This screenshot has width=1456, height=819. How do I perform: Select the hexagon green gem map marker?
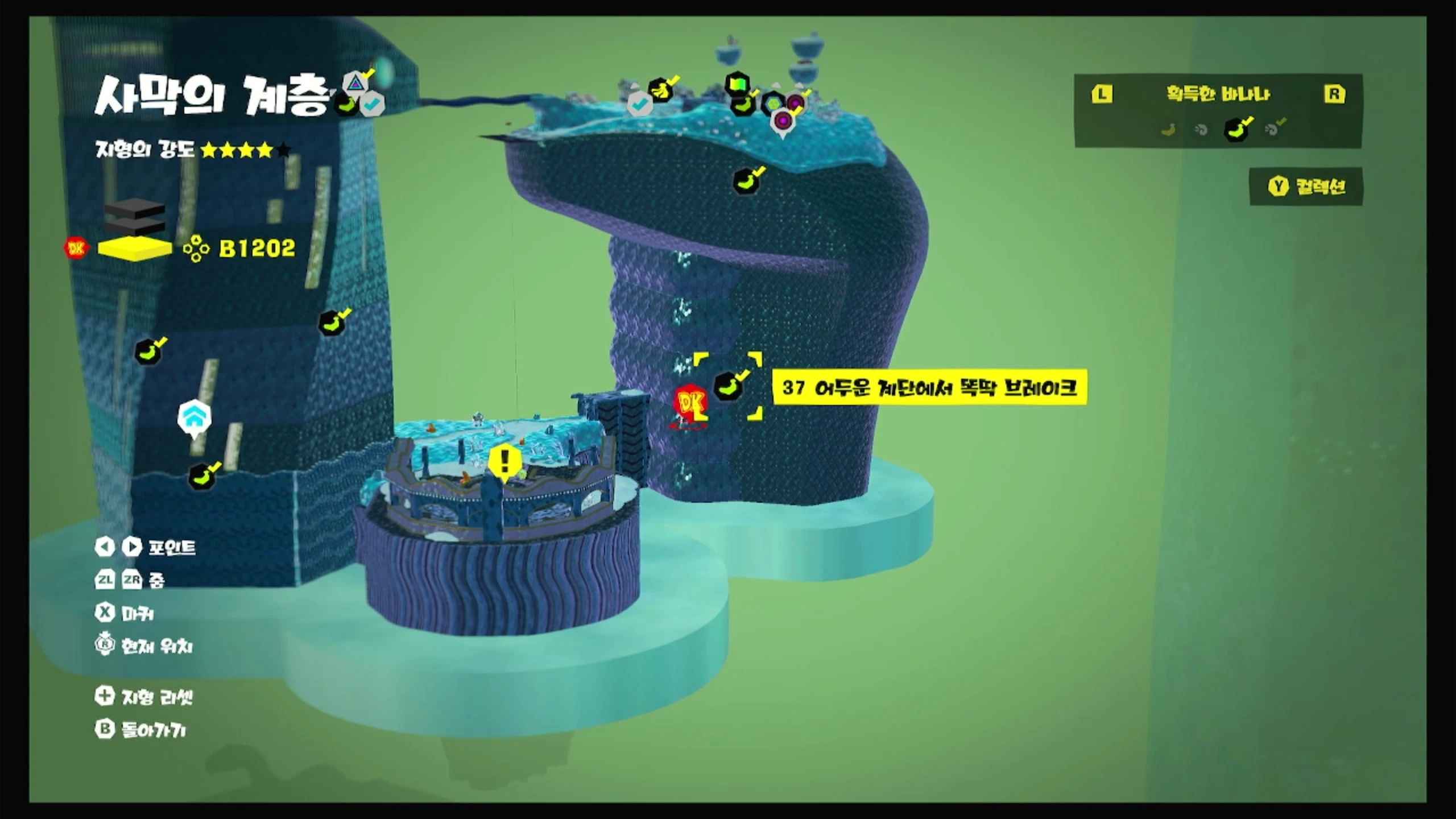pos(773,104)
